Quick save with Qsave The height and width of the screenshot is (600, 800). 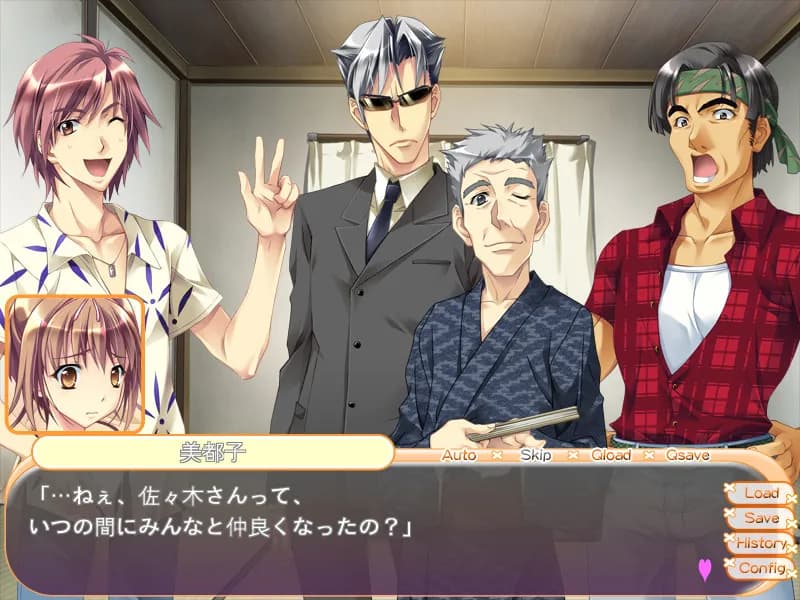688,454
